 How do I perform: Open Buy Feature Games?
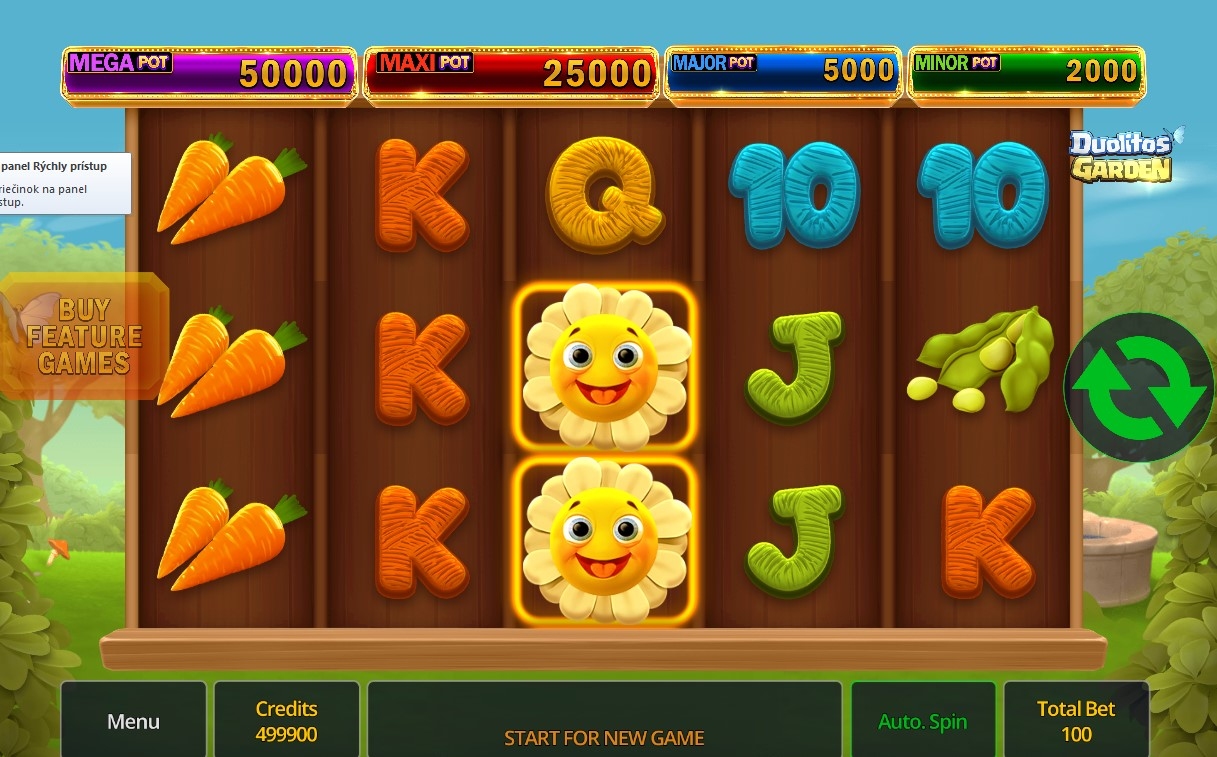[x=85, y=336]
